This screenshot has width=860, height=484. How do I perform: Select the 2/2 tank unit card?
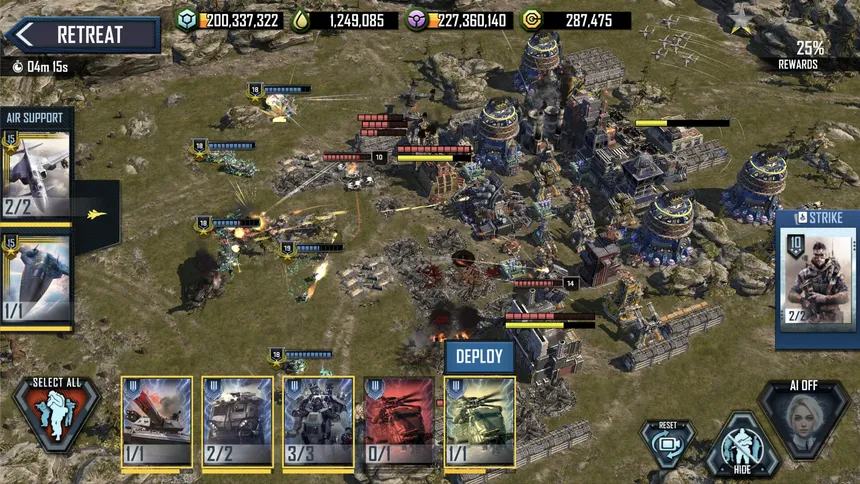coord(237,422)
